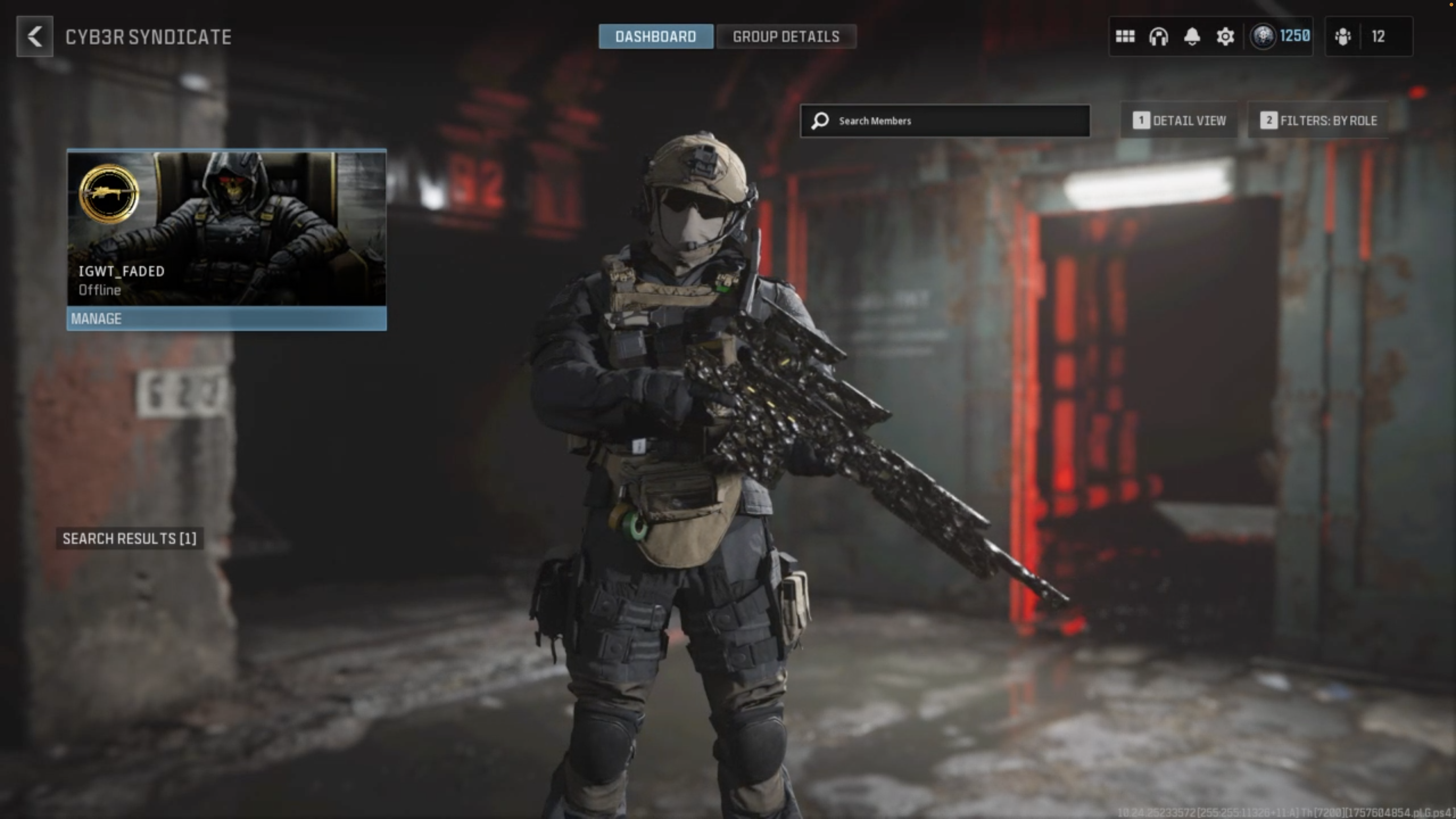1456x819 pixels.
Task: Select the IGWT_FADED member card
Action: point(227,228)
